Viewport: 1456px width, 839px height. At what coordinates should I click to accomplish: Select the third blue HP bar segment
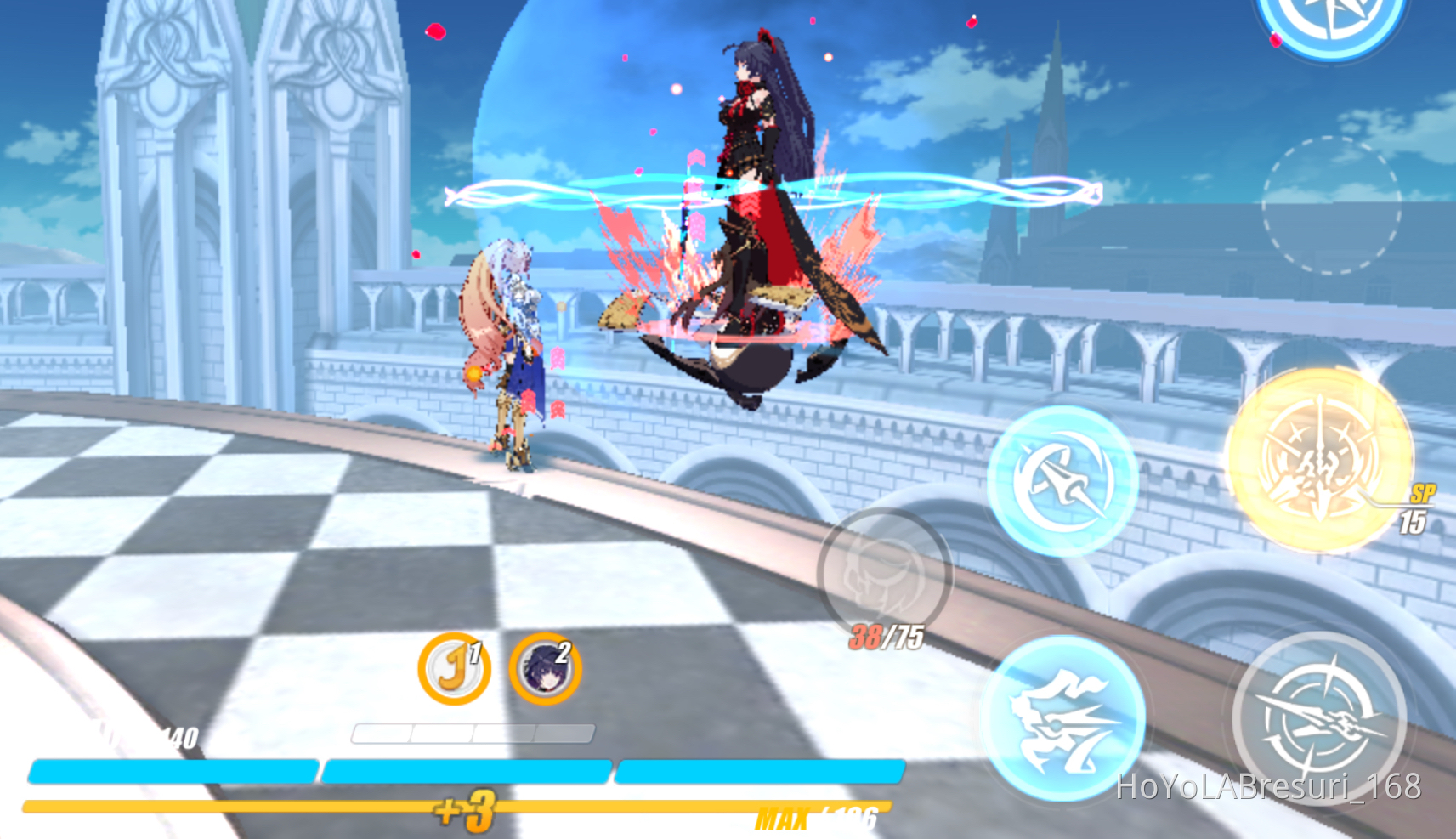(761, 769)
